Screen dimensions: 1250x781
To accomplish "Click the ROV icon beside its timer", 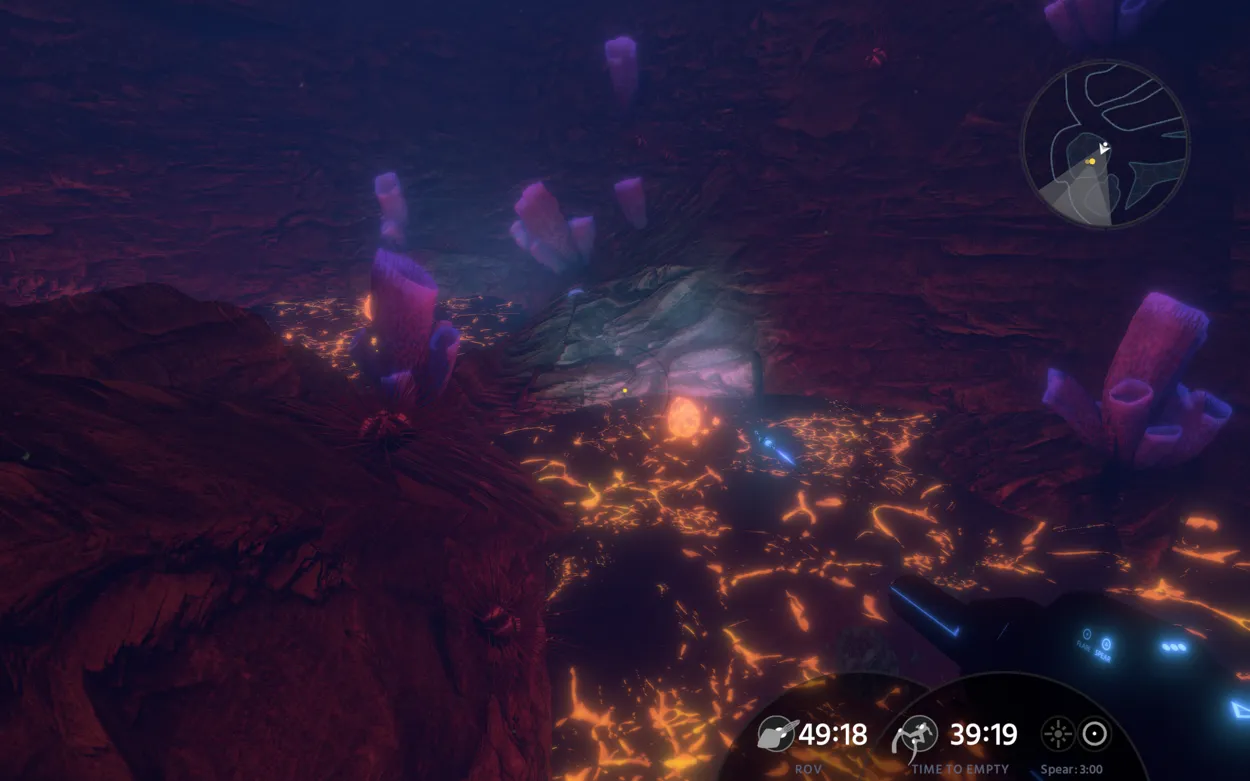I will point(776,735).
